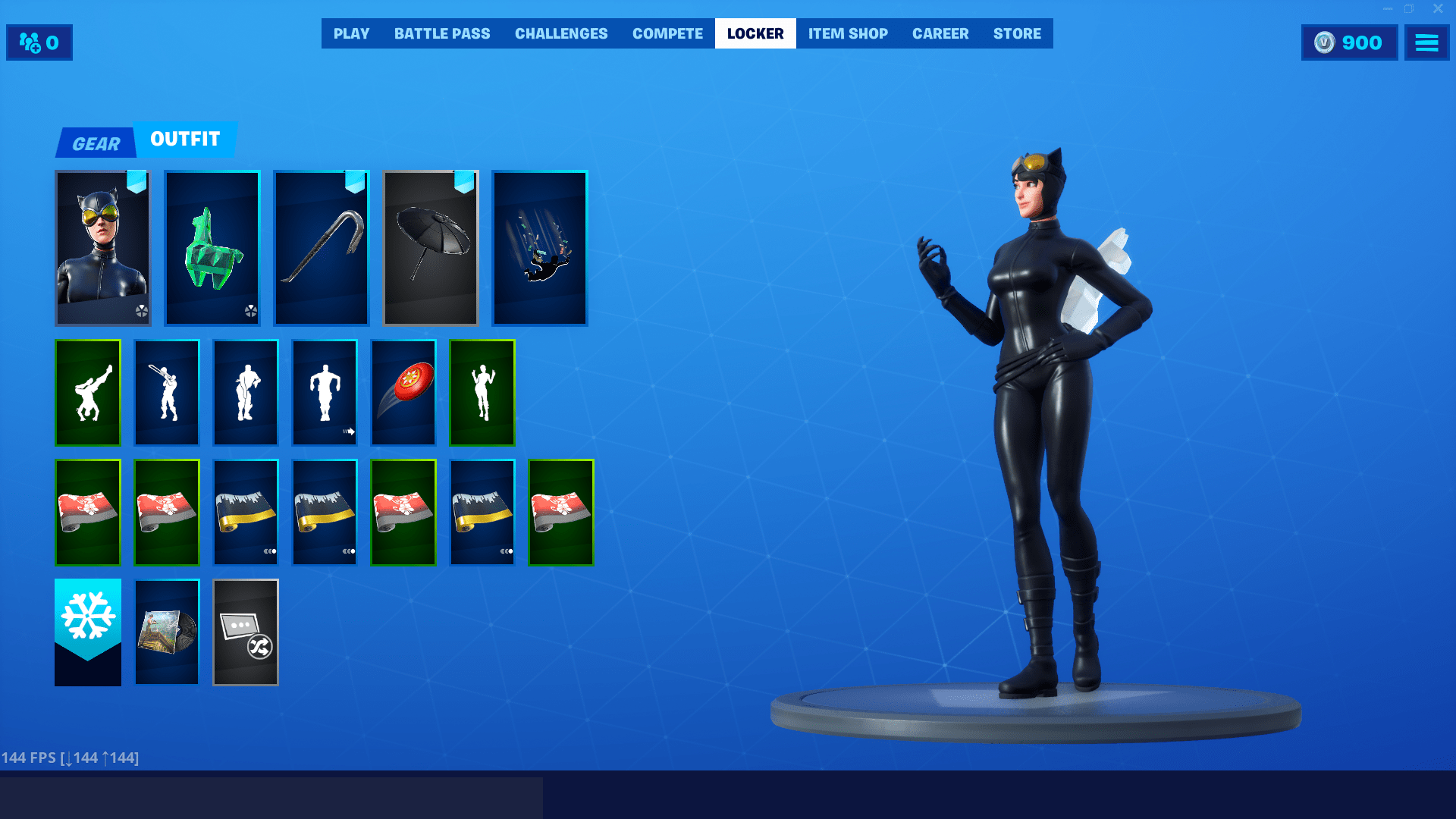Image resolution: width=1456 pixels, height=819 pixels.
Task: Select a red floral weapon wrap thumbnail
Action: [87, 513]
